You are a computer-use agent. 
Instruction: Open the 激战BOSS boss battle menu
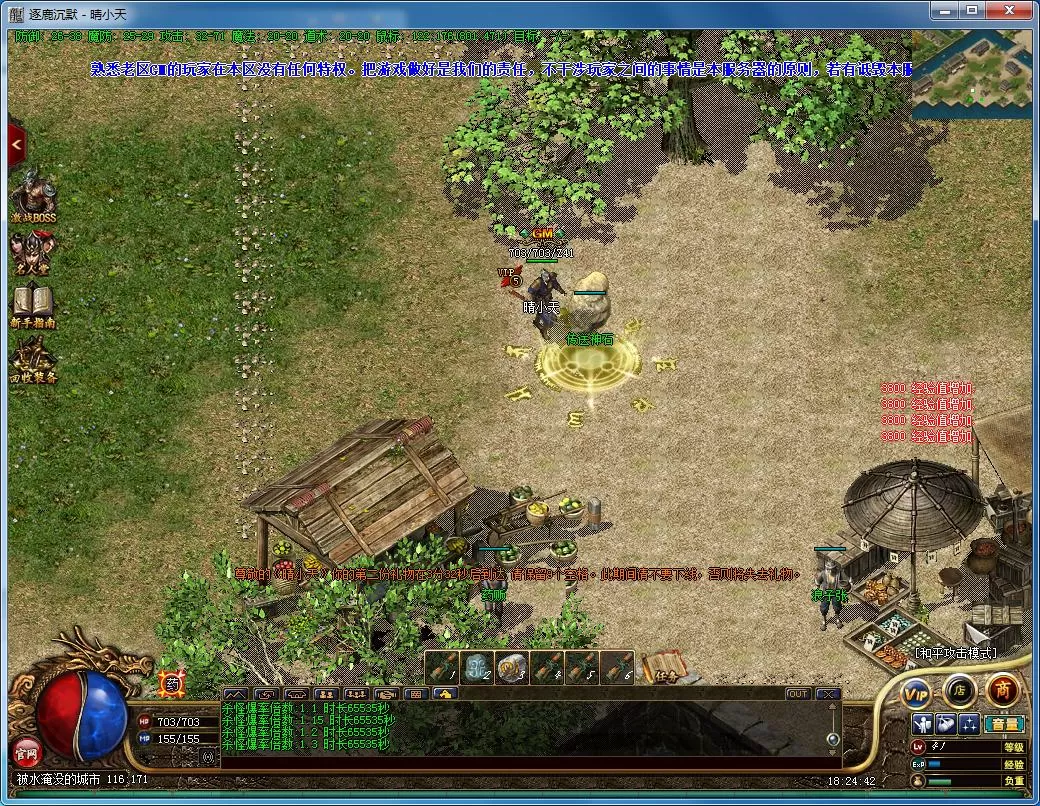pos(33,193)
